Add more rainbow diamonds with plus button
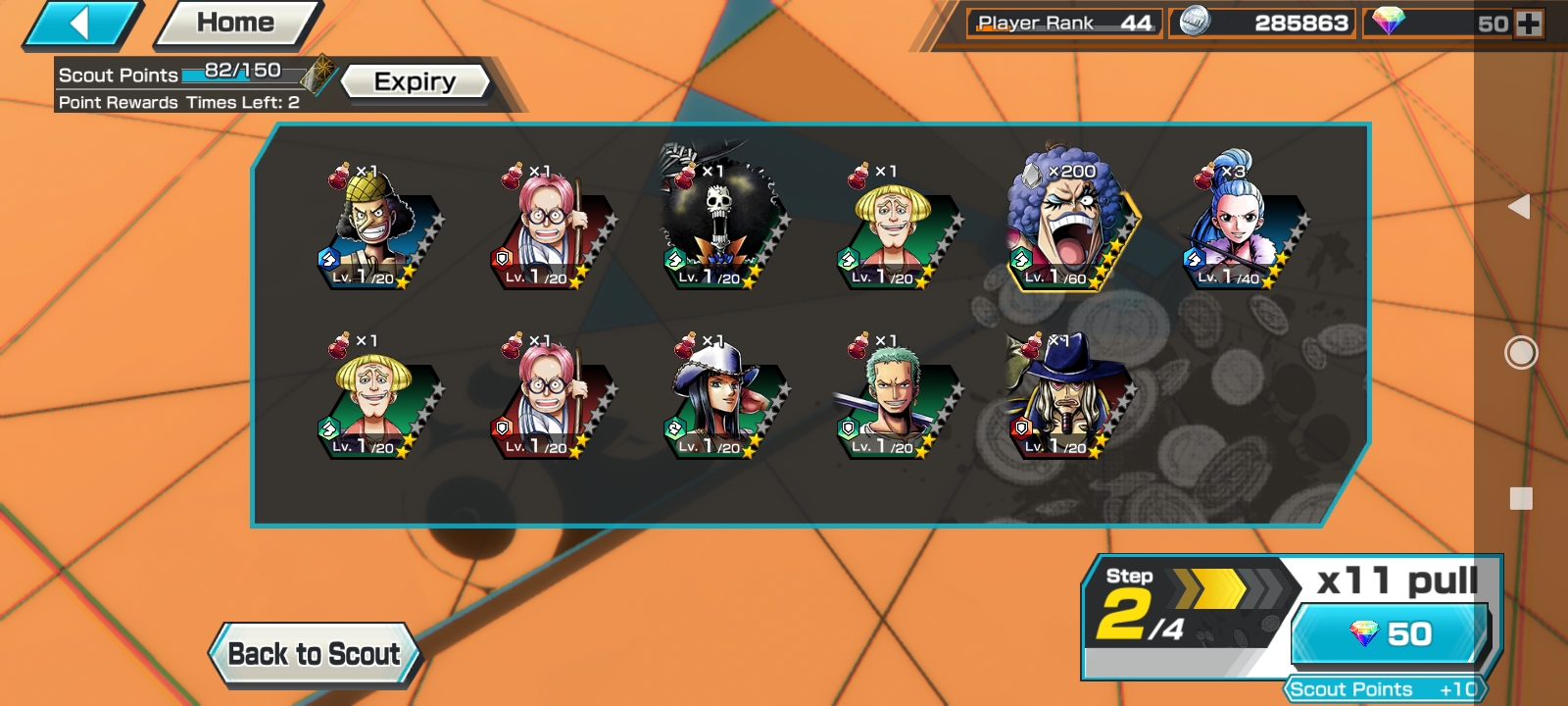Viewport: 1568px width, 706px height. coord(1529,24)
